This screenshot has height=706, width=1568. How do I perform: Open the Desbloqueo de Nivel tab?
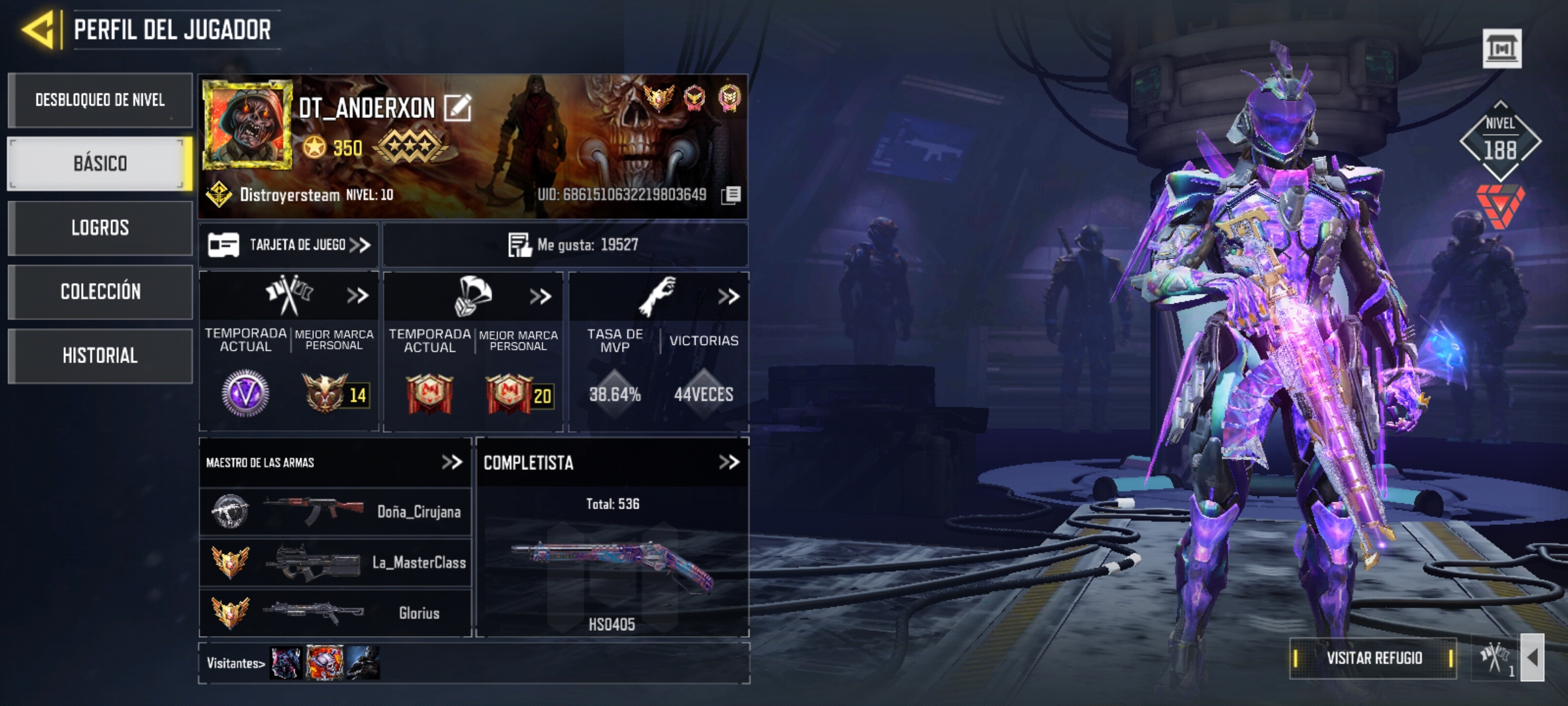pyautogui.click(x=100, y=100)
